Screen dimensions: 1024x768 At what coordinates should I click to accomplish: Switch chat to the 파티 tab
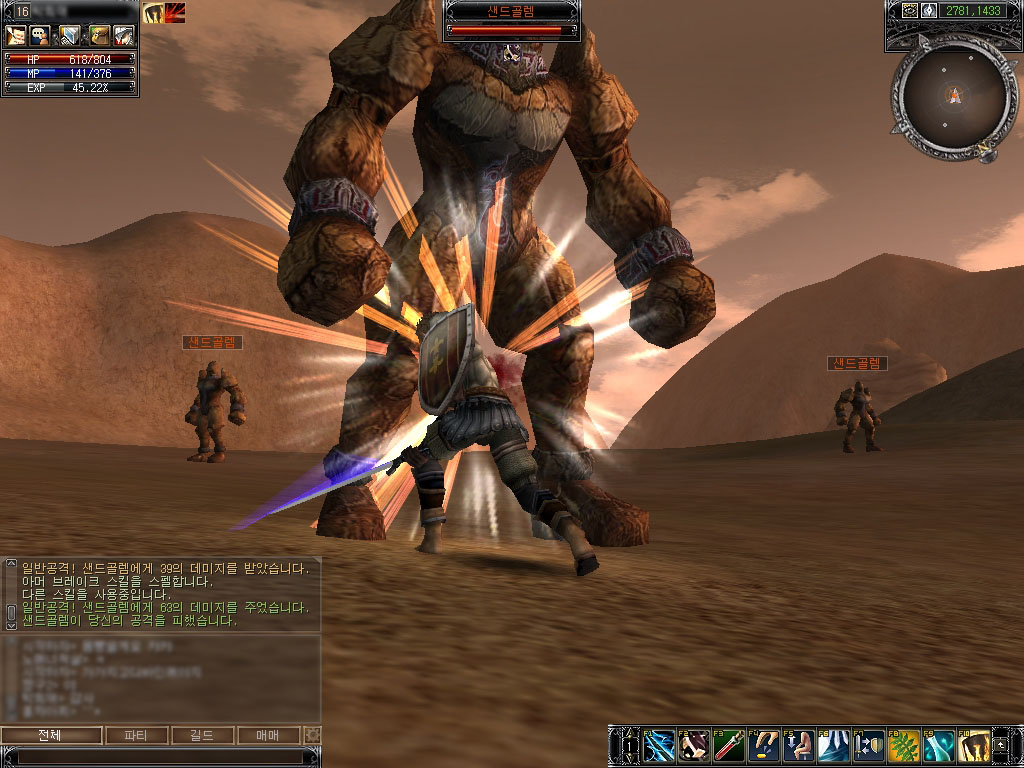(136, 736)
